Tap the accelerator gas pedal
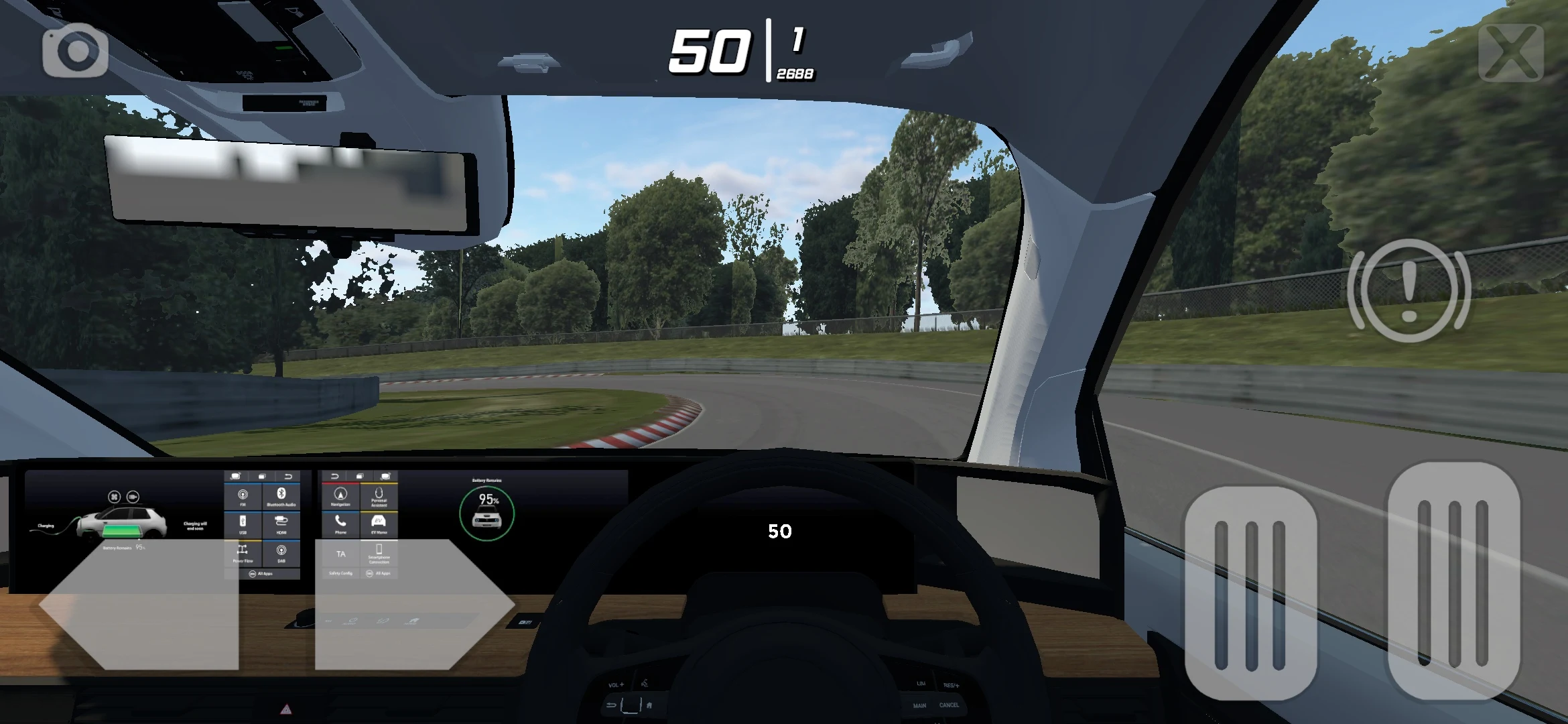The width and height of the screenshot is (1568, 724). tap(1453, 581)
